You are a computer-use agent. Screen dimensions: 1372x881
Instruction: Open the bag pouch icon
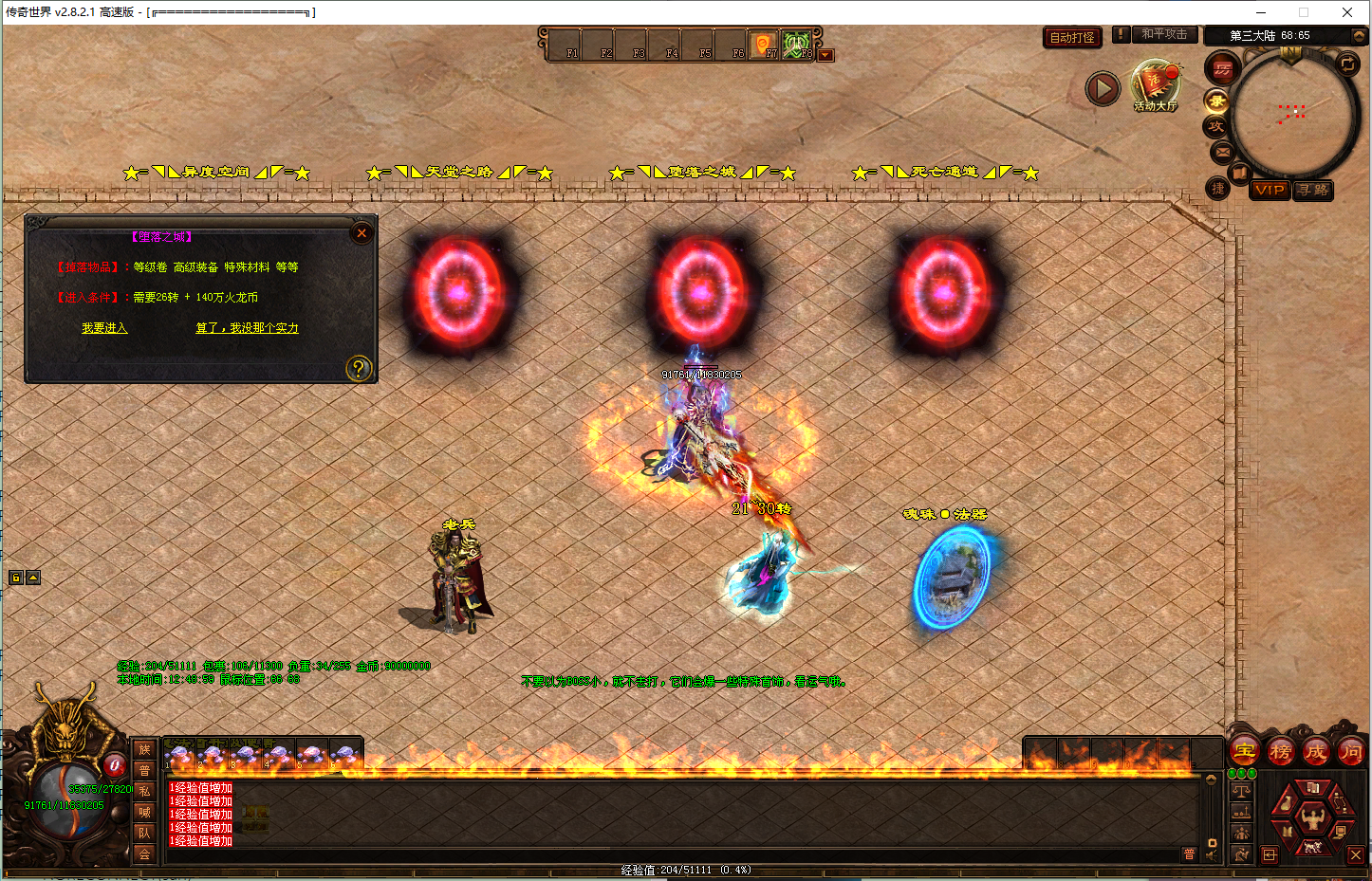(x=1286, y=802)
